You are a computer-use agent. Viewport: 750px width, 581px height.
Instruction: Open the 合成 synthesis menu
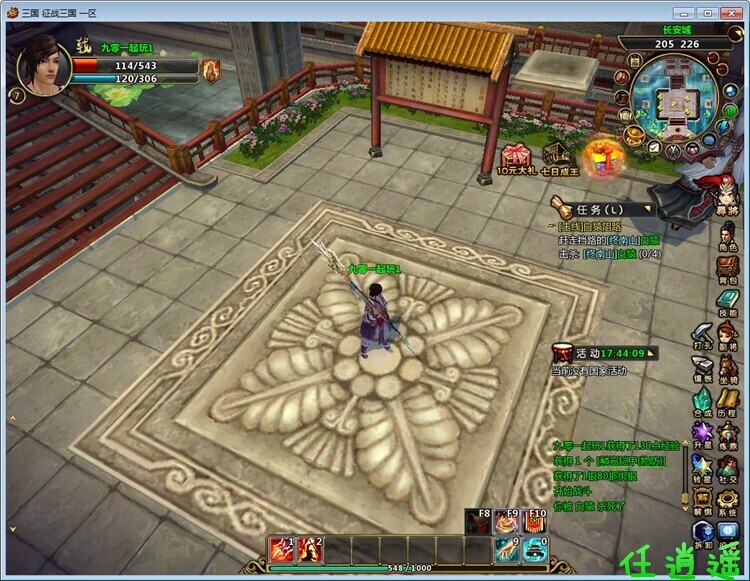click(702, 400)
